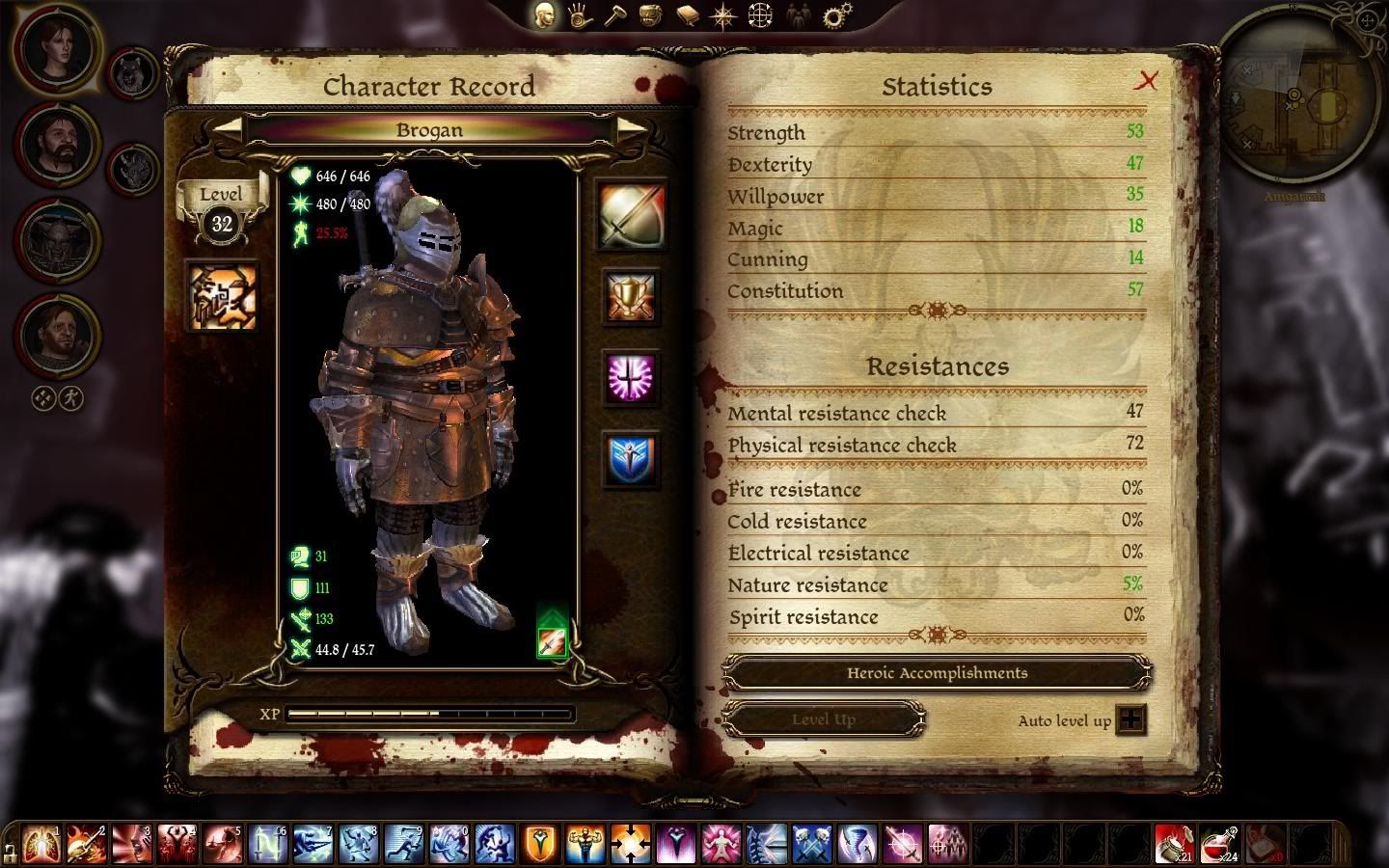The image size is (1389, 868).
Task: Use the red health poultice with 21 charges
Action: coord(1173,844)
